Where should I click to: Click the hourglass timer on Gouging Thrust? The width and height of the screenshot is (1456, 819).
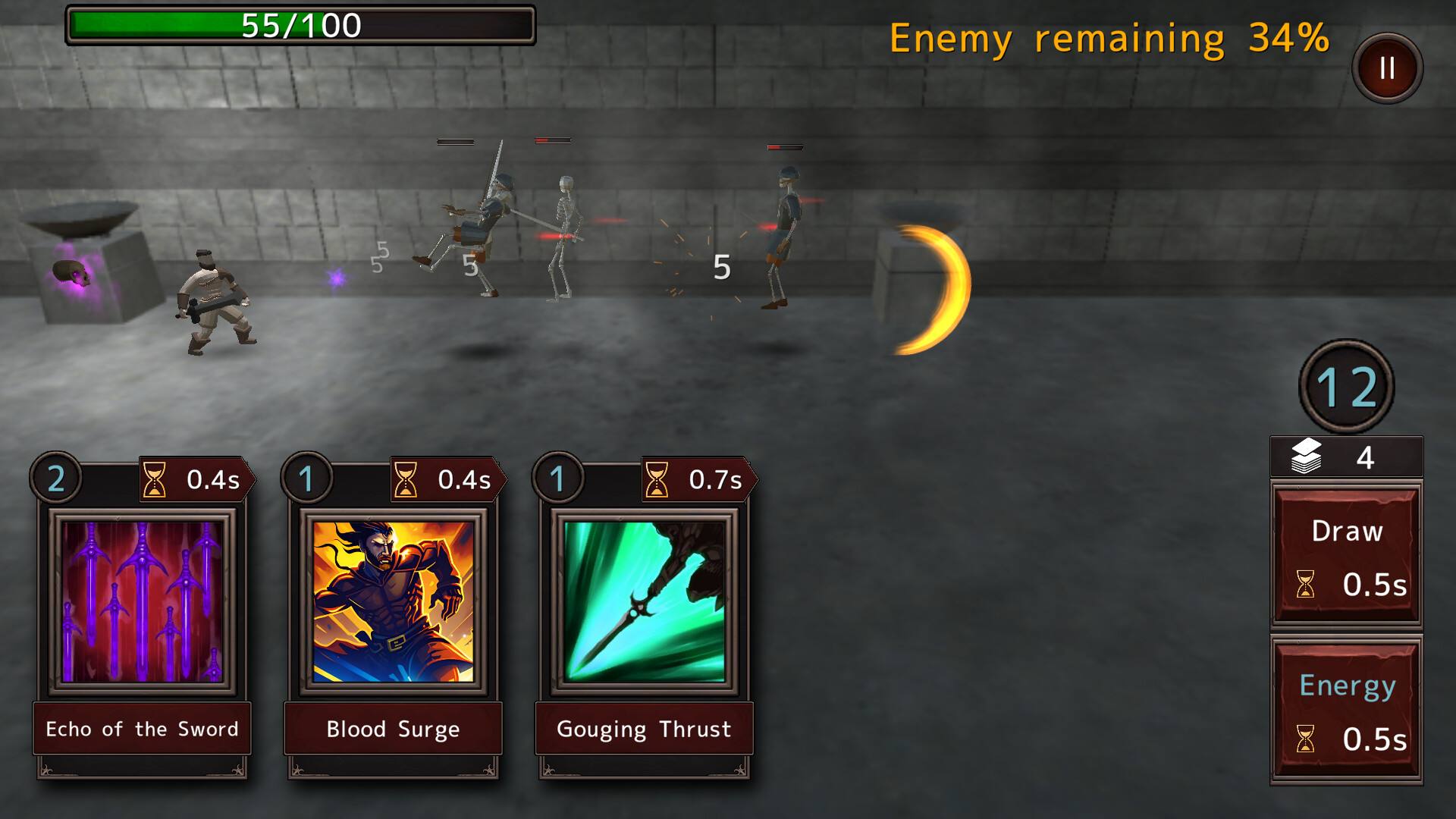(x=657, y=479)
